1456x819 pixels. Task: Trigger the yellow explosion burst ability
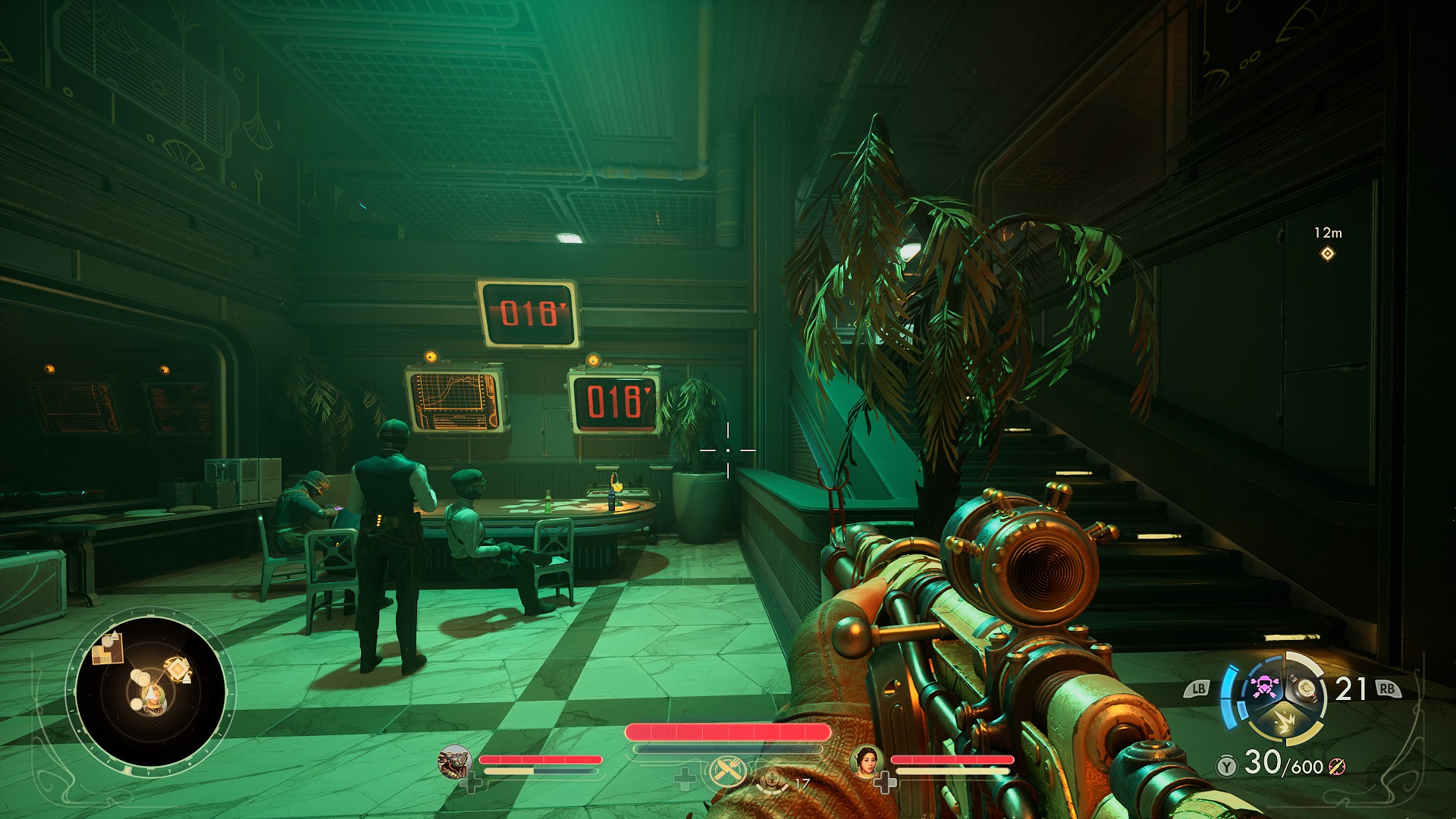point(1285,723)
